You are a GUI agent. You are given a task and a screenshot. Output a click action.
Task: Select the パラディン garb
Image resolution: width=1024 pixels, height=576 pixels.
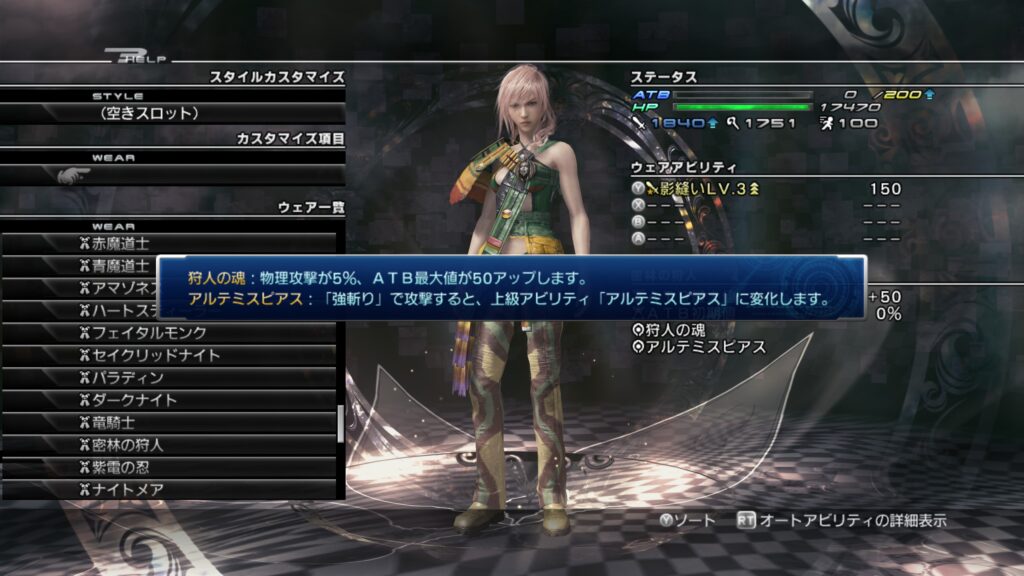pyautogui.click(x=170, y=378)
